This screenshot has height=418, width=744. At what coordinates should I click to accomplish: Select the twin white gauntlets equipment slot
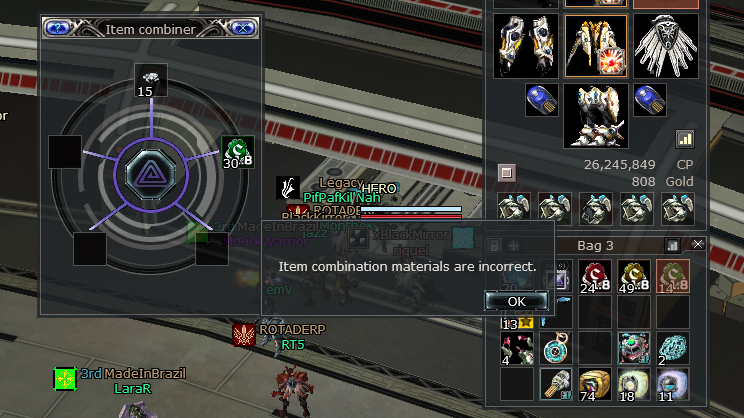526,46
